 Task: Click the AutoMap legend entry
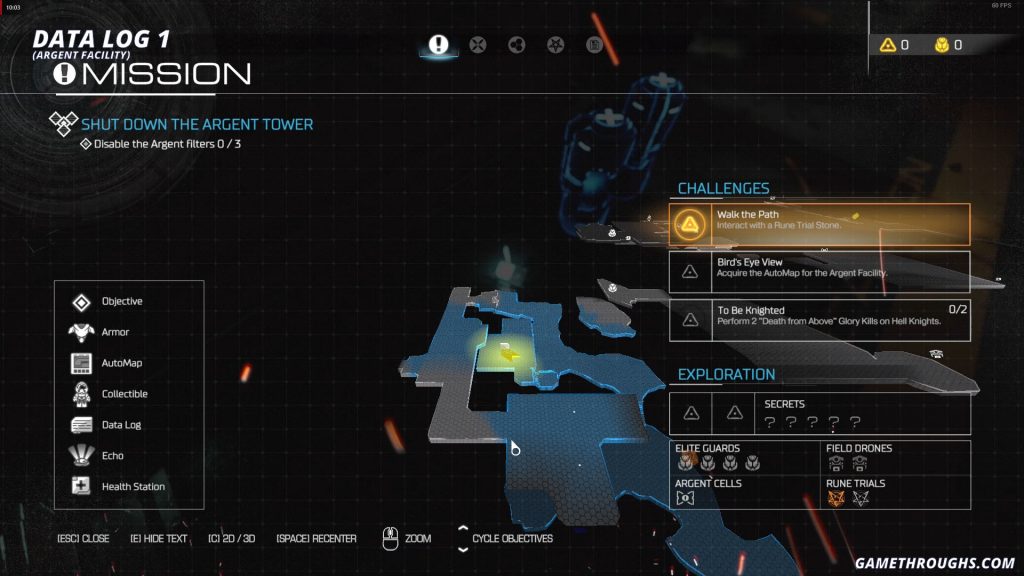click(121, 363)
